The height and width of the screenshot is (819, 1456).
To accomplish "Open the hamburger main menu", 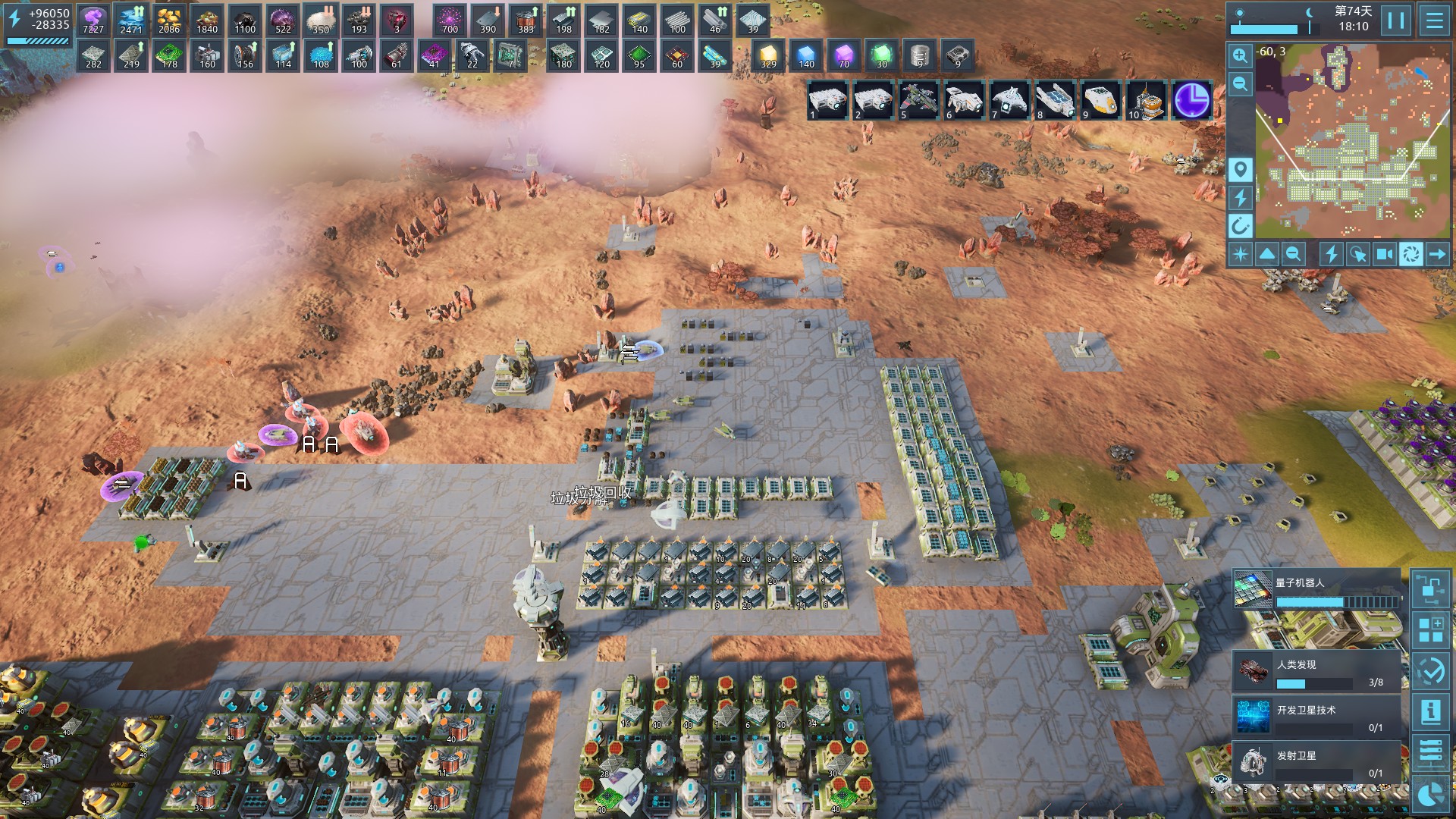I will point(1434,20).
